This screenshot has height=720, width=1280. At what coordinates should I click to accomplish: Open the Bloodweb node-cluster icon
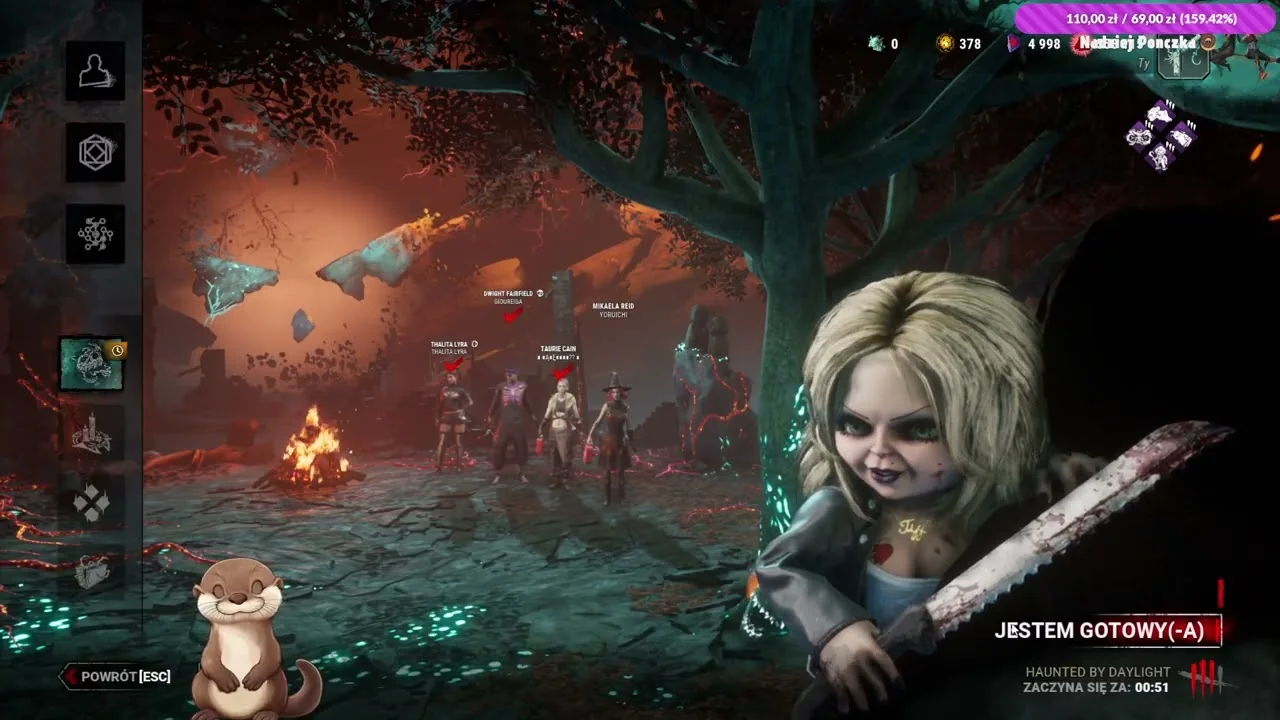tap(96, 235)
